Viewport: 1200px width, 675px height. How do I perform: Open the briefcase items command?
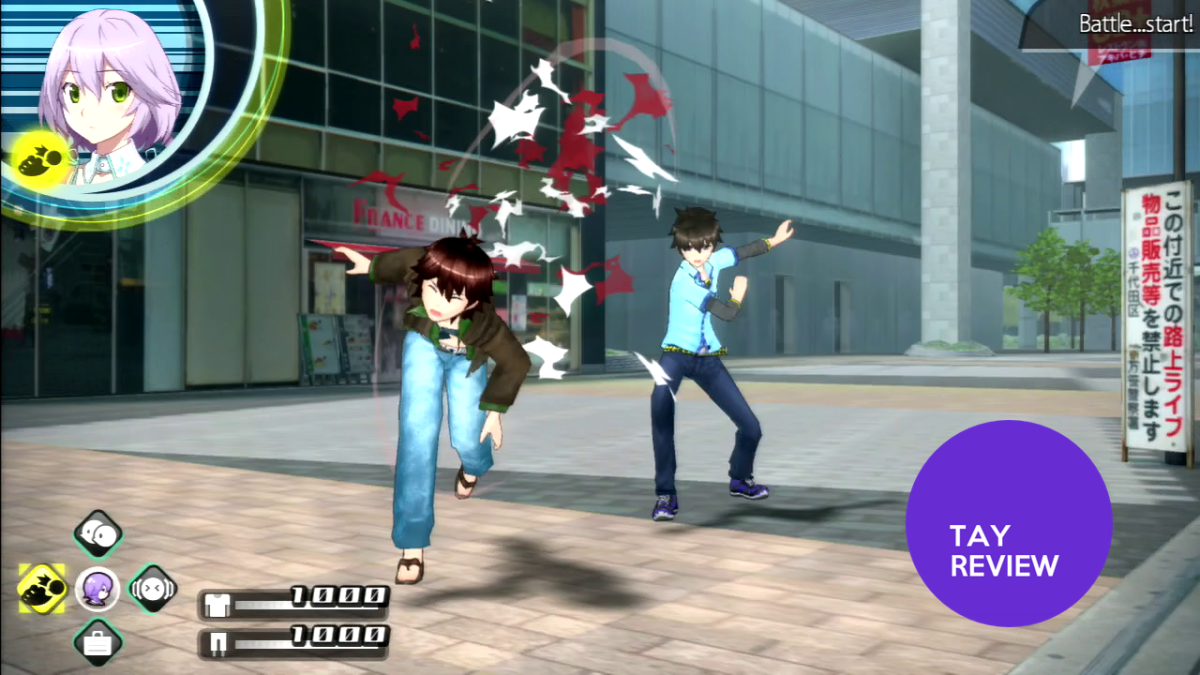point(98,642)
